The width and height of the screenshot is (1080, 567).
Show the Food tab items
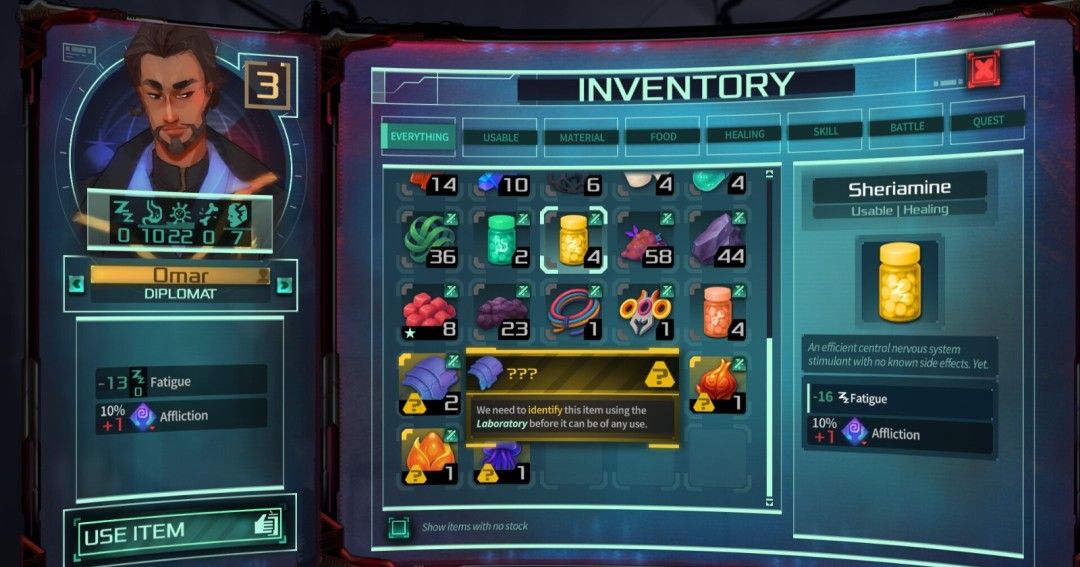click(x=662, y=136)
